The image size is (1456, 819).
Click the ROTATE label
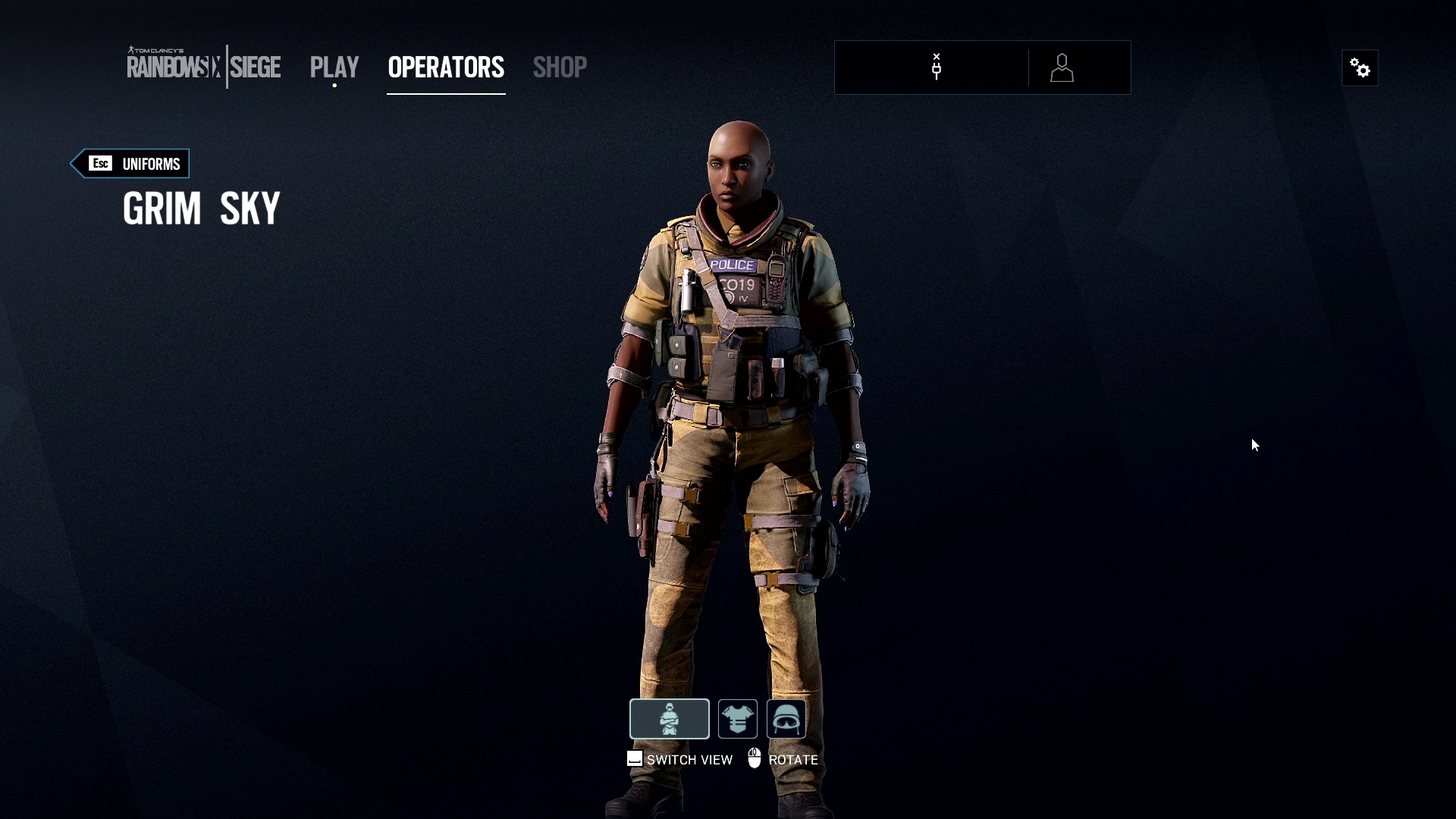coord(792,759)
